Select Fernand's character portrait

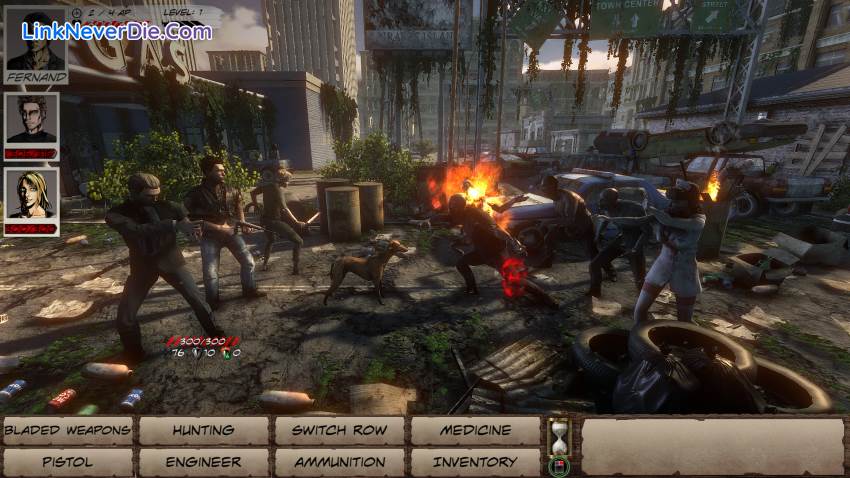coord(37,44)
